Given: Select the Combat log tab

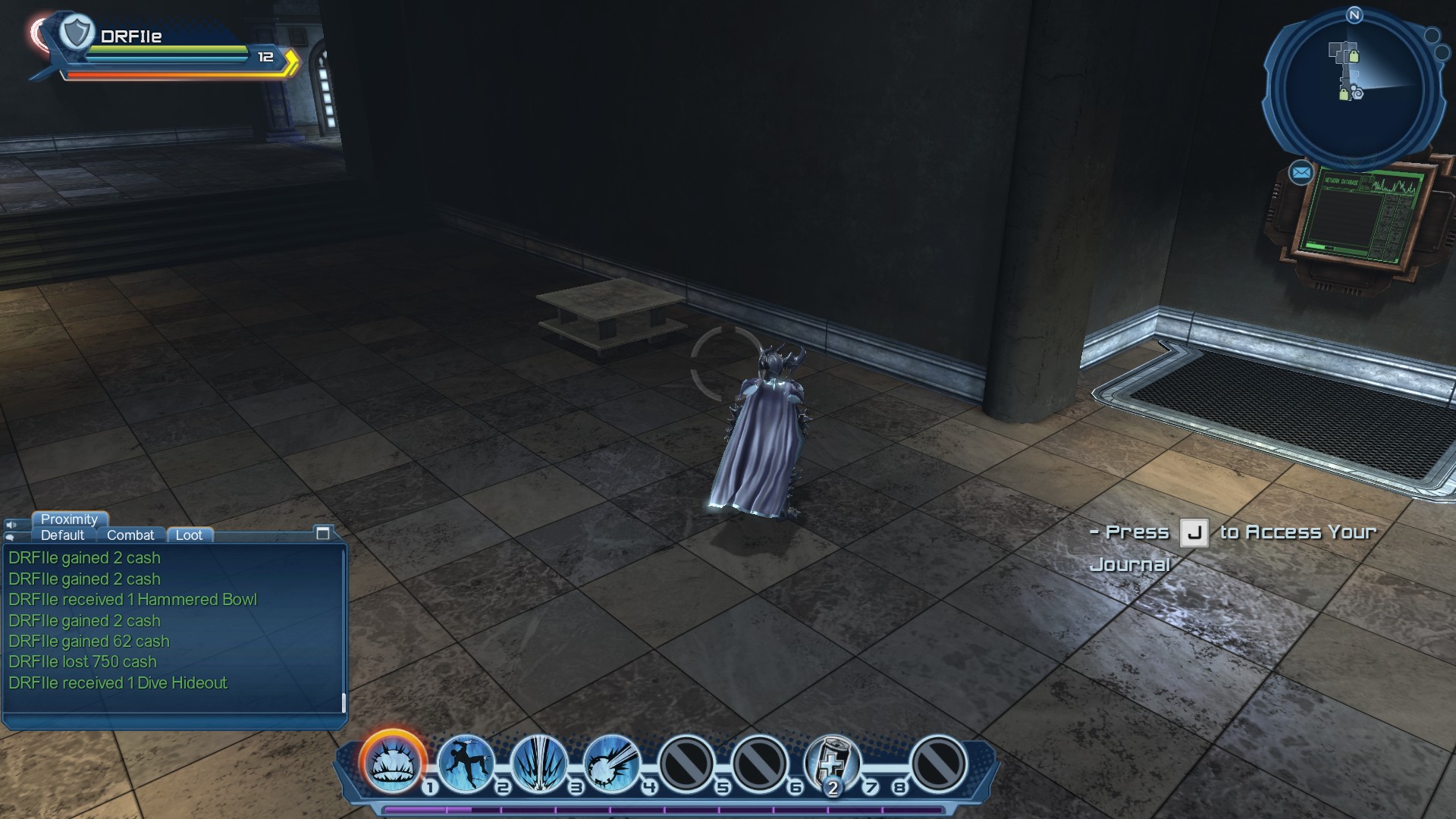Looking at the screenshot, I should (130, 535).
